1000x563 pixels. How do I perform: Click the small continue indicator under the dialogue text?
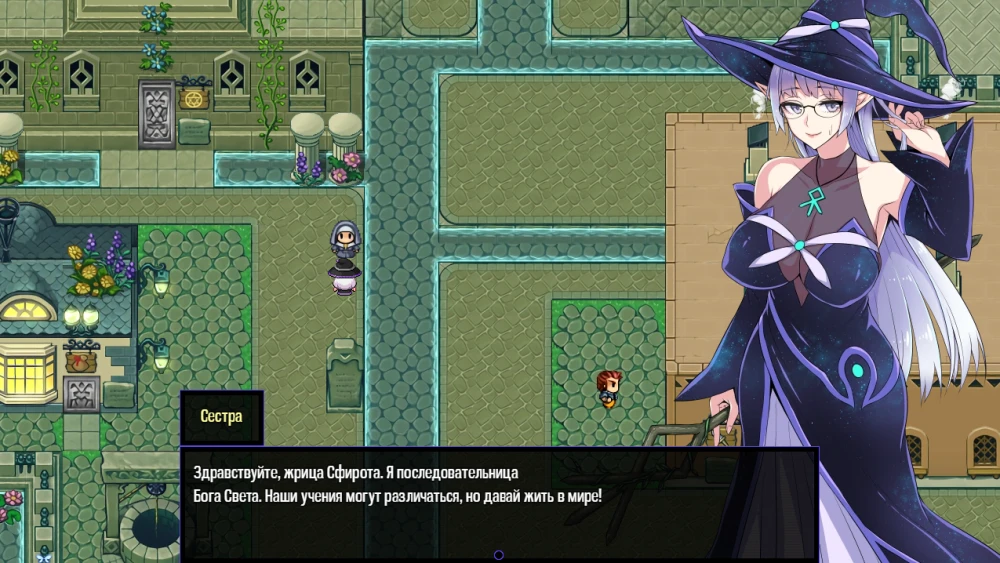coord(499,555)
